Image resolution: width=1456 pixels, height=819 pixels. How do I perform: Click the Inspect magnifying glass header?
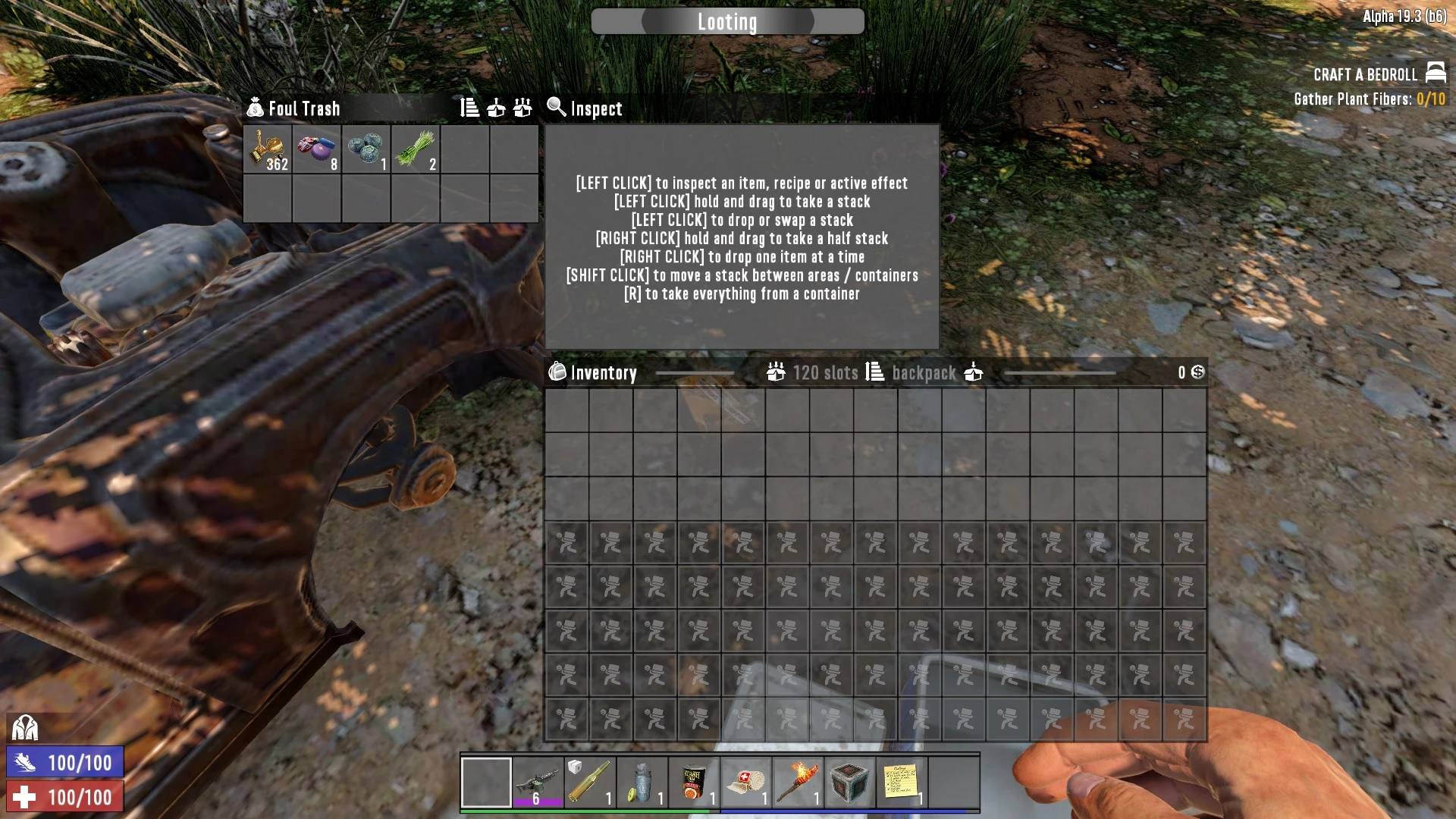[x=585, y=108]
